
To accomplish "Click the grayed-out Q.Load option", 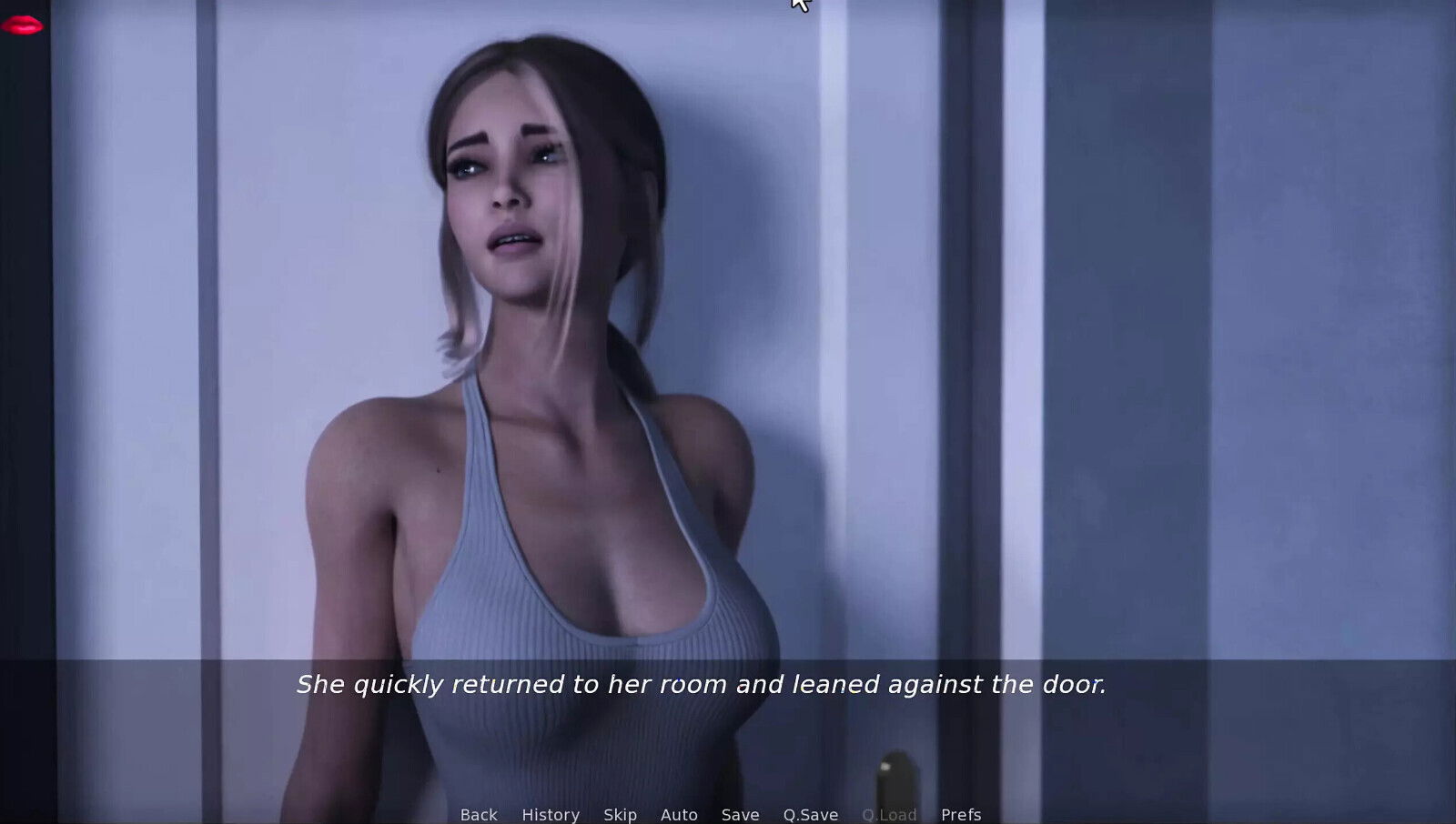I will tap(888, 814).
